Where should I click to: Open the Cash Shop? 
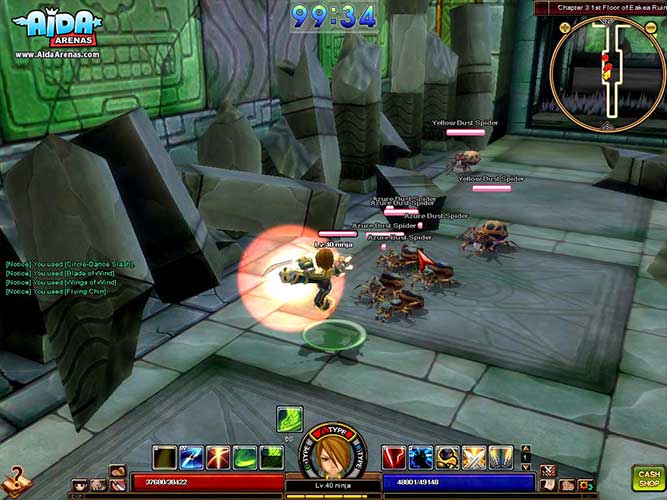point(648,477)
